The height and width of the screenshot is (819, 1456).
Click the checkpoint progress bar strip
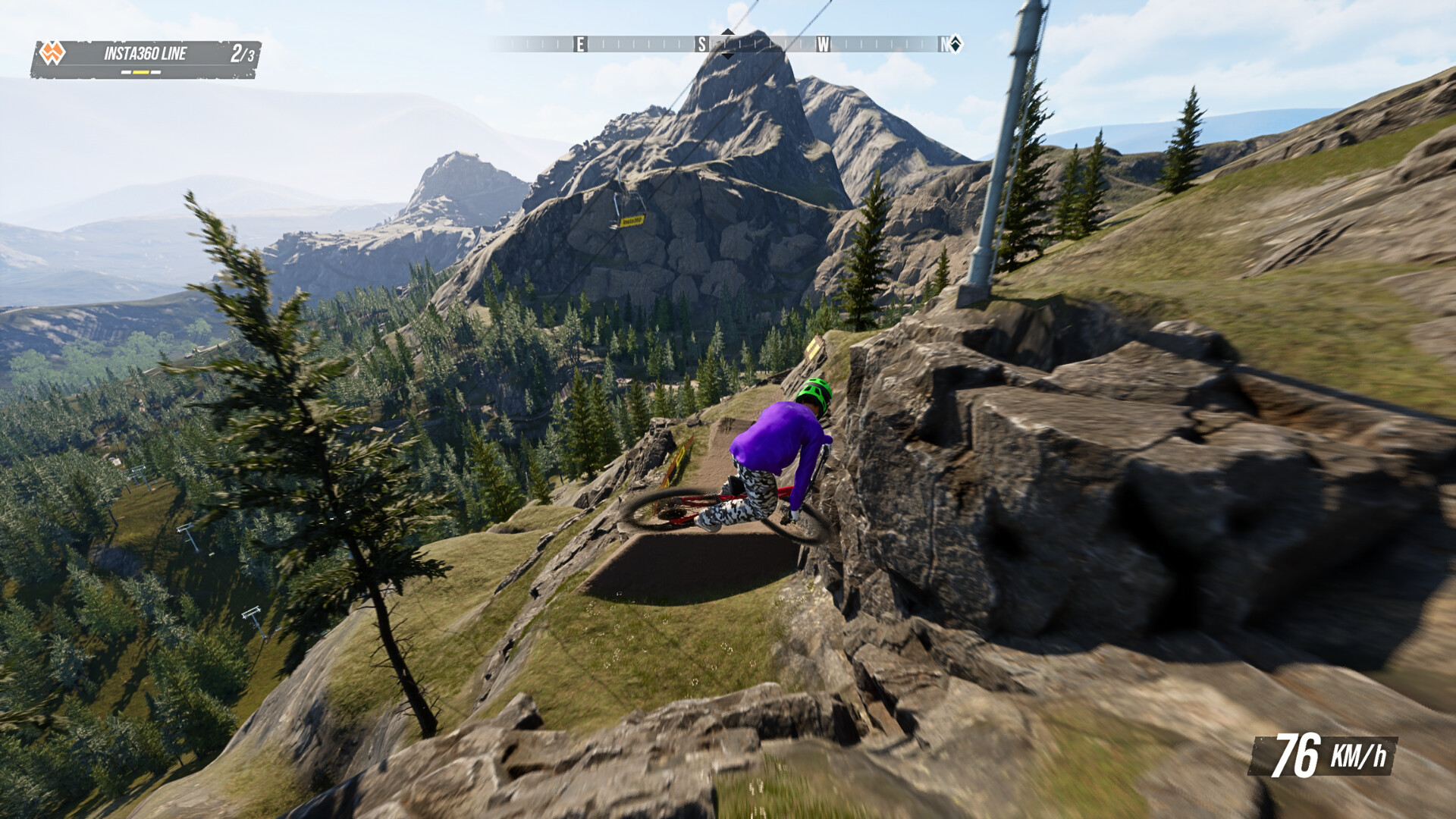(x=141, y=72)
